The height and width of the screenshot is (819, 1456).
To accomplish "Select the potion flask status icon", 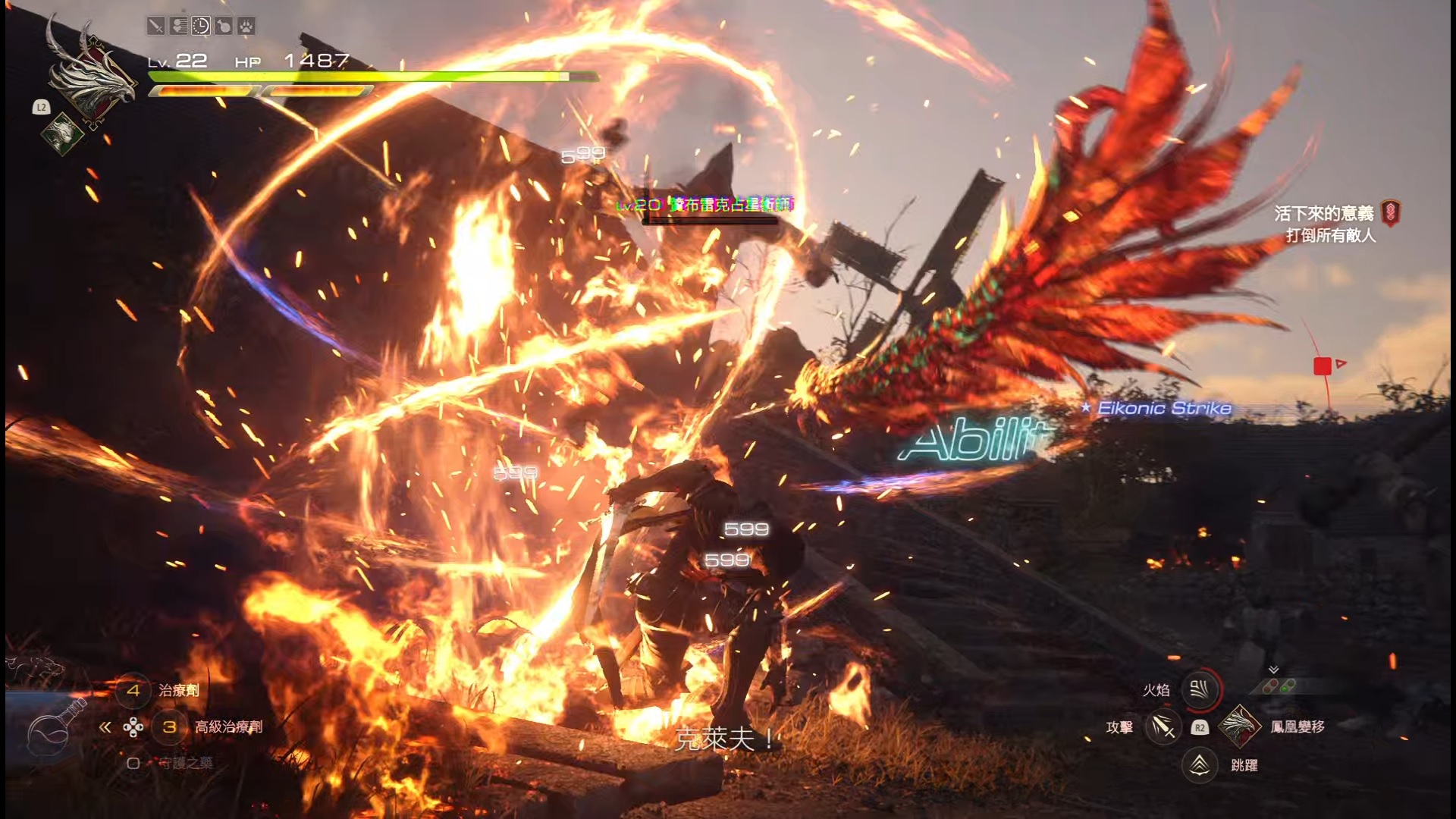I will click(x=224, y=27).
